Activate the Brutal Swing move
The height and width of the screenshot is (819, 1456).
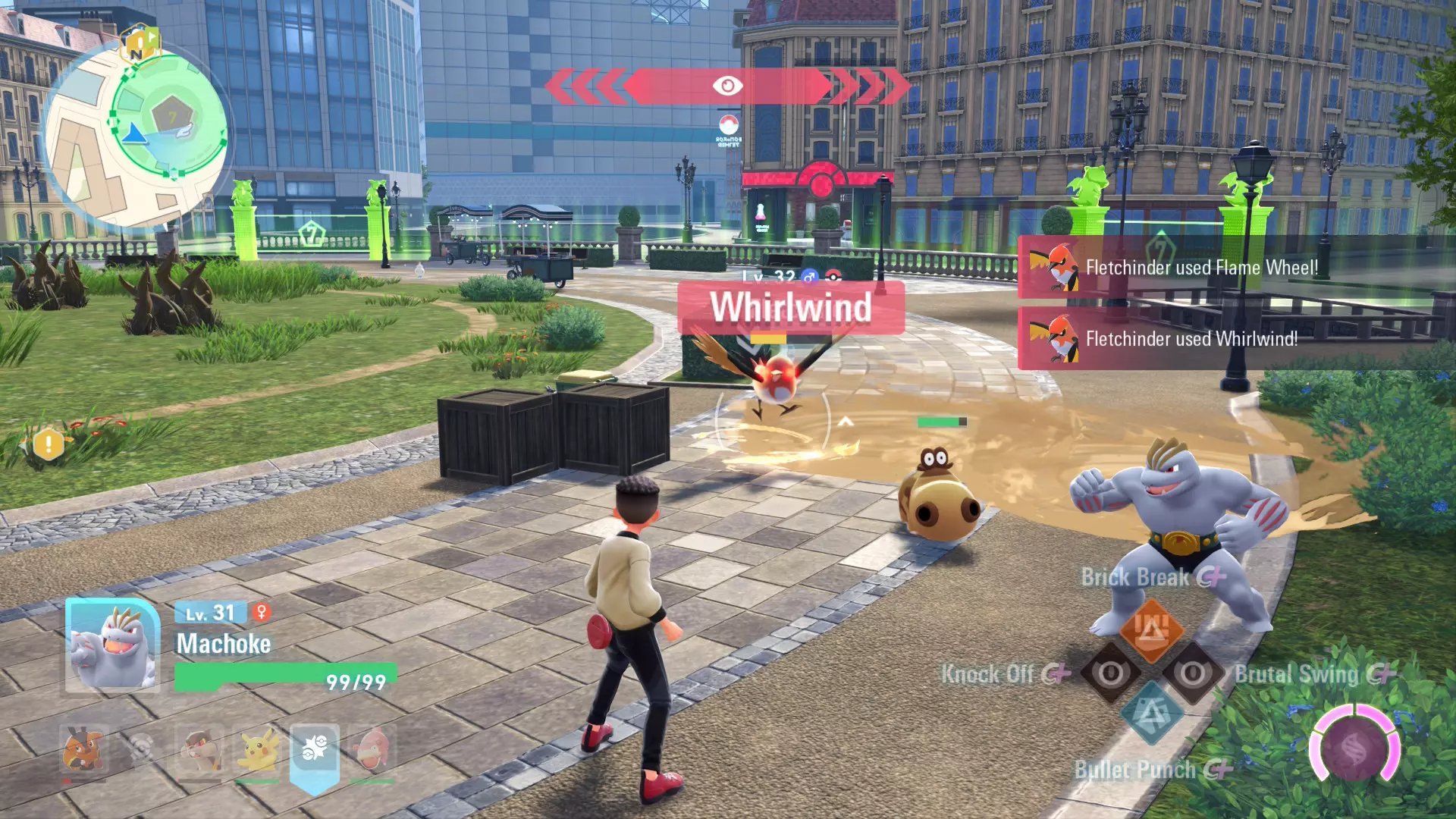(1193, 673)
